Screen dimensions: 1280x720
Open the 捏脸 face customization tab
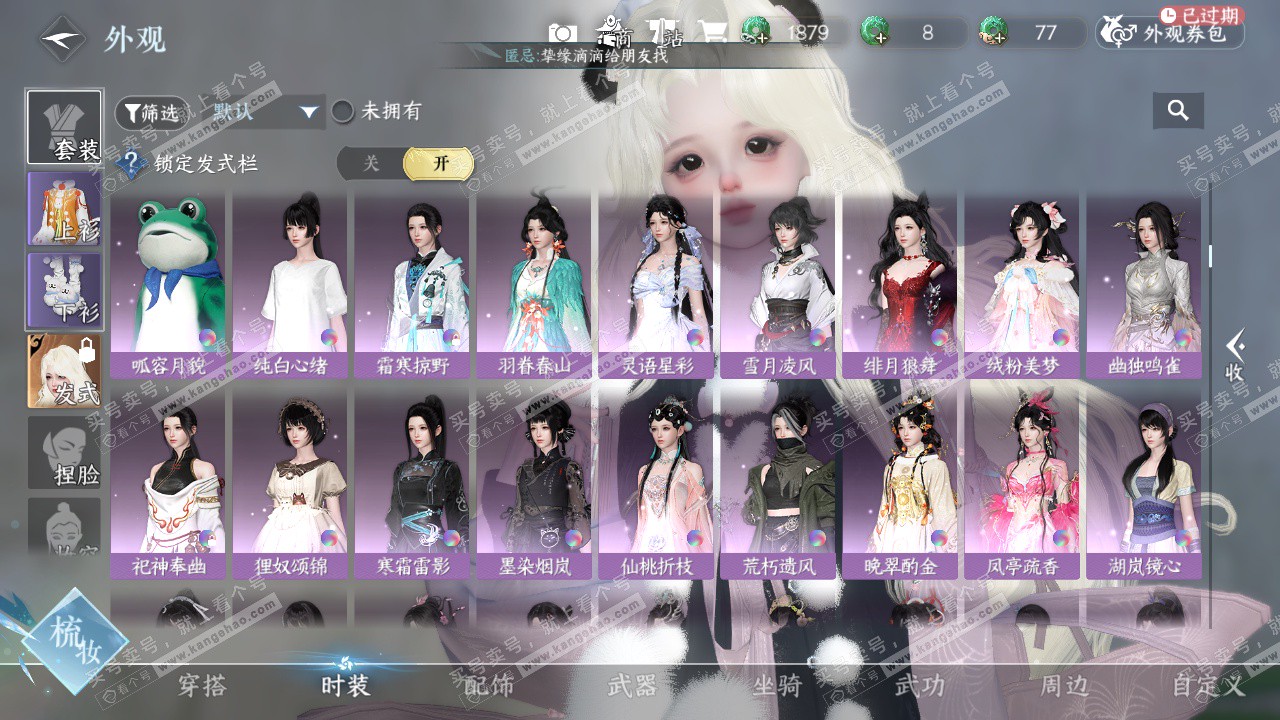point(65,452)
